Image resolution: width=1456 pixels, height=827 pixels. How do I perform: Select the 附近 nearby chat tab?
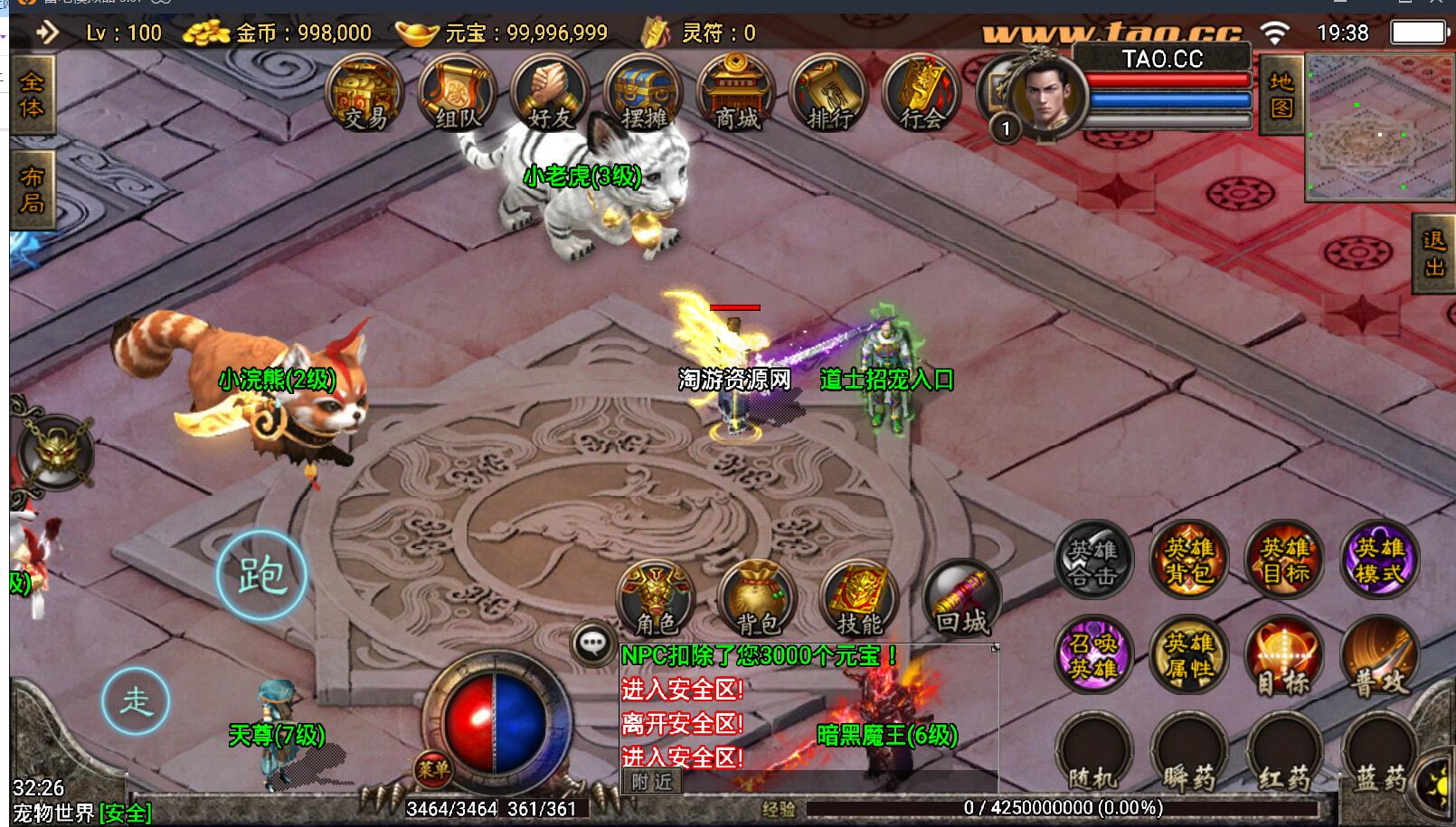(x=652, y=782)
